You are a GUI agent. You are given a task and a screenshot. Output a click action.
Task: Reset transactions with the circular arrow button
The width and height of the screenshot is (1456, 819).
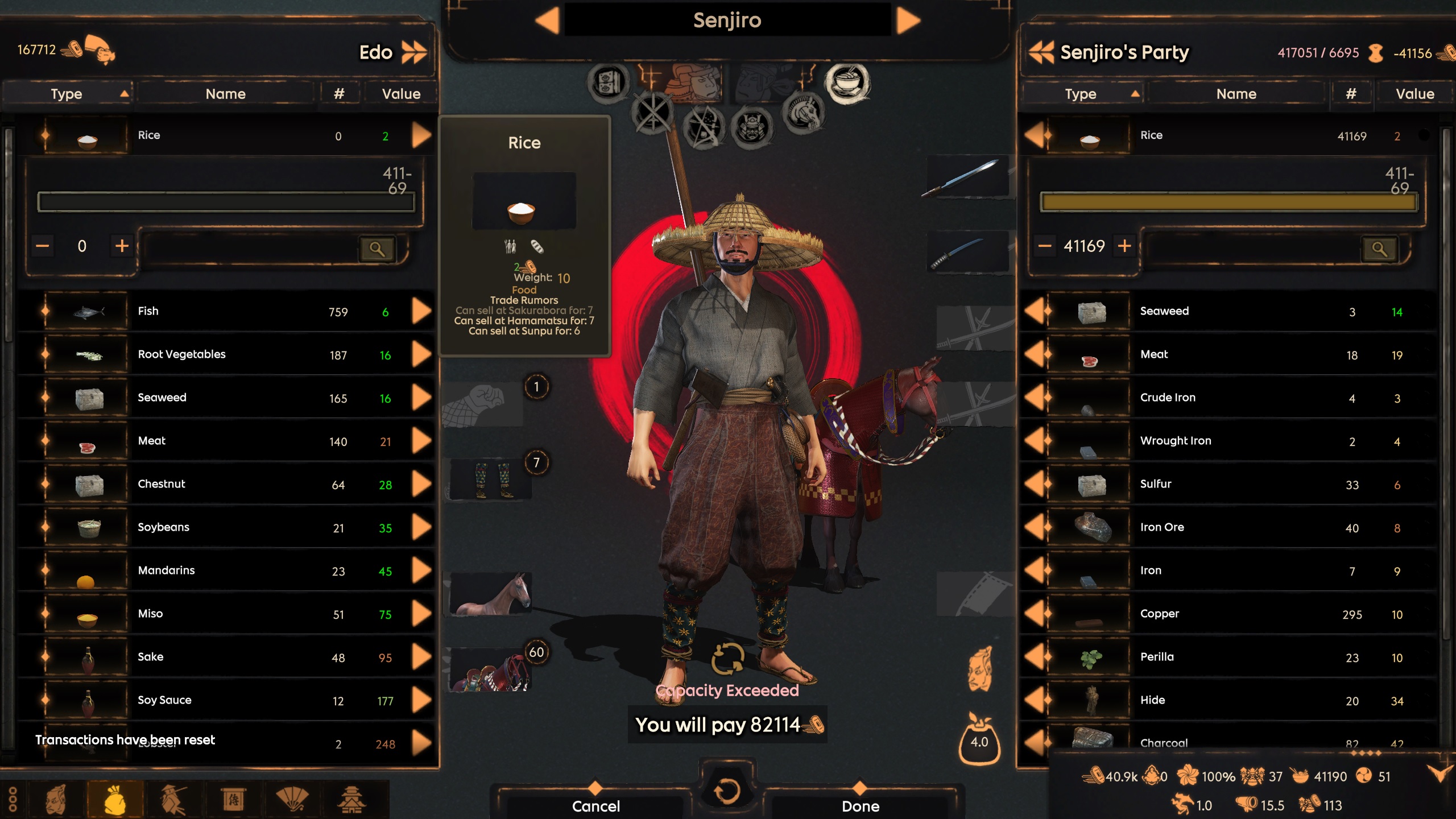(726, 791)
